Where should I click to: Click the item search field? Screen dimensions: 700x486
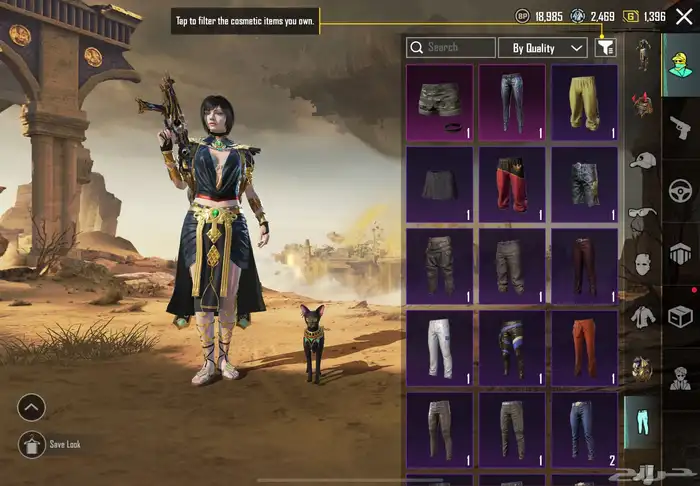pyautogui.click(x=451, y=47)
